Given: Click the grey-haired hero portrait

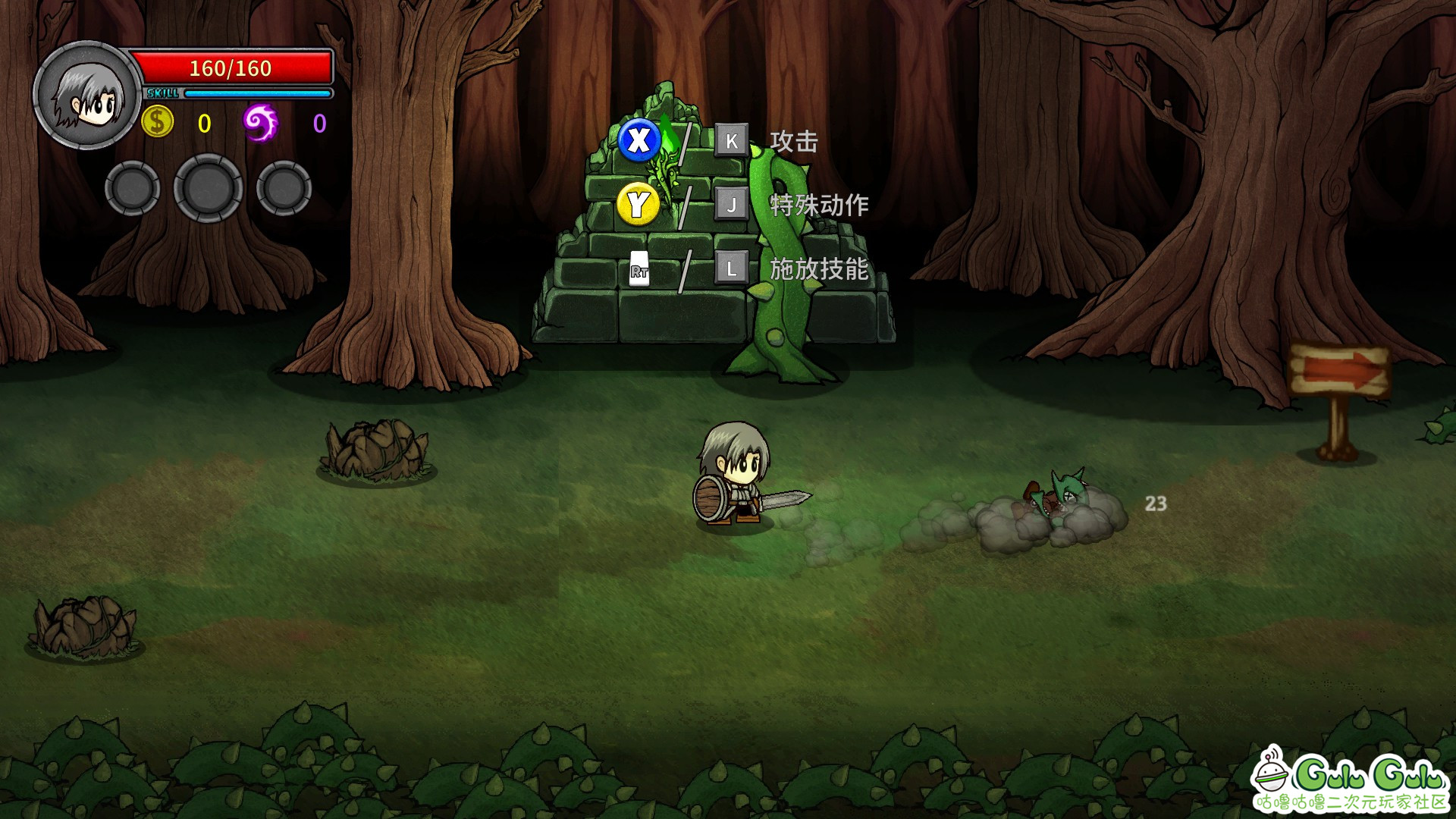Looking at the screenshot, I should 86,96.
